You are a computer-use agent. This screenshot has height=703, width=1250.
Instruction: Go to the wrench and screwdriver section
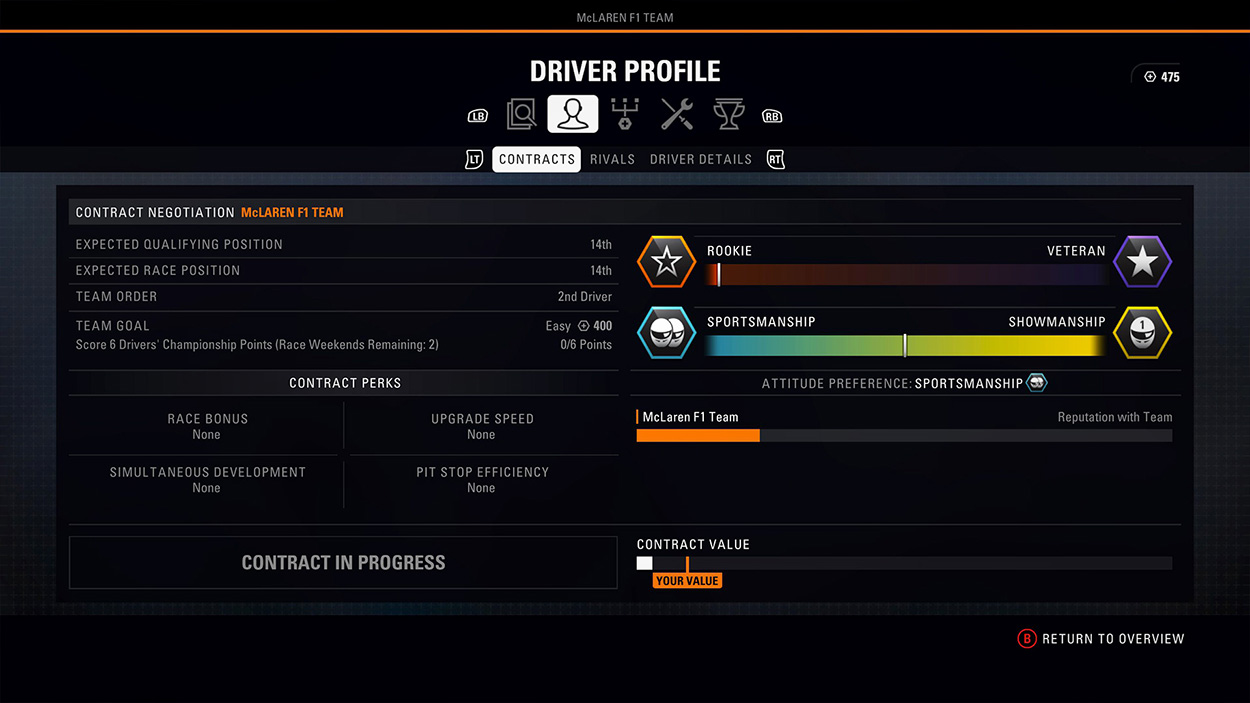[677, 115]
